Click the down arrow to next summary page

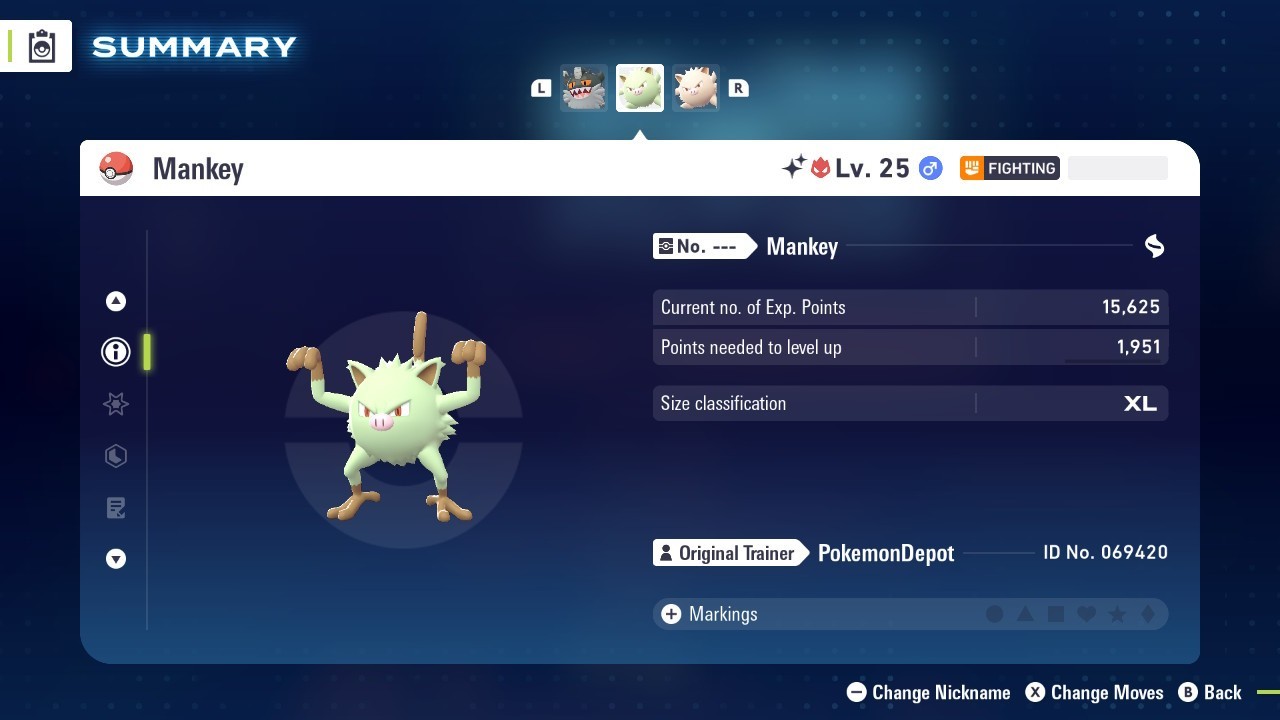pyautogui.click(x=115, y=559)
